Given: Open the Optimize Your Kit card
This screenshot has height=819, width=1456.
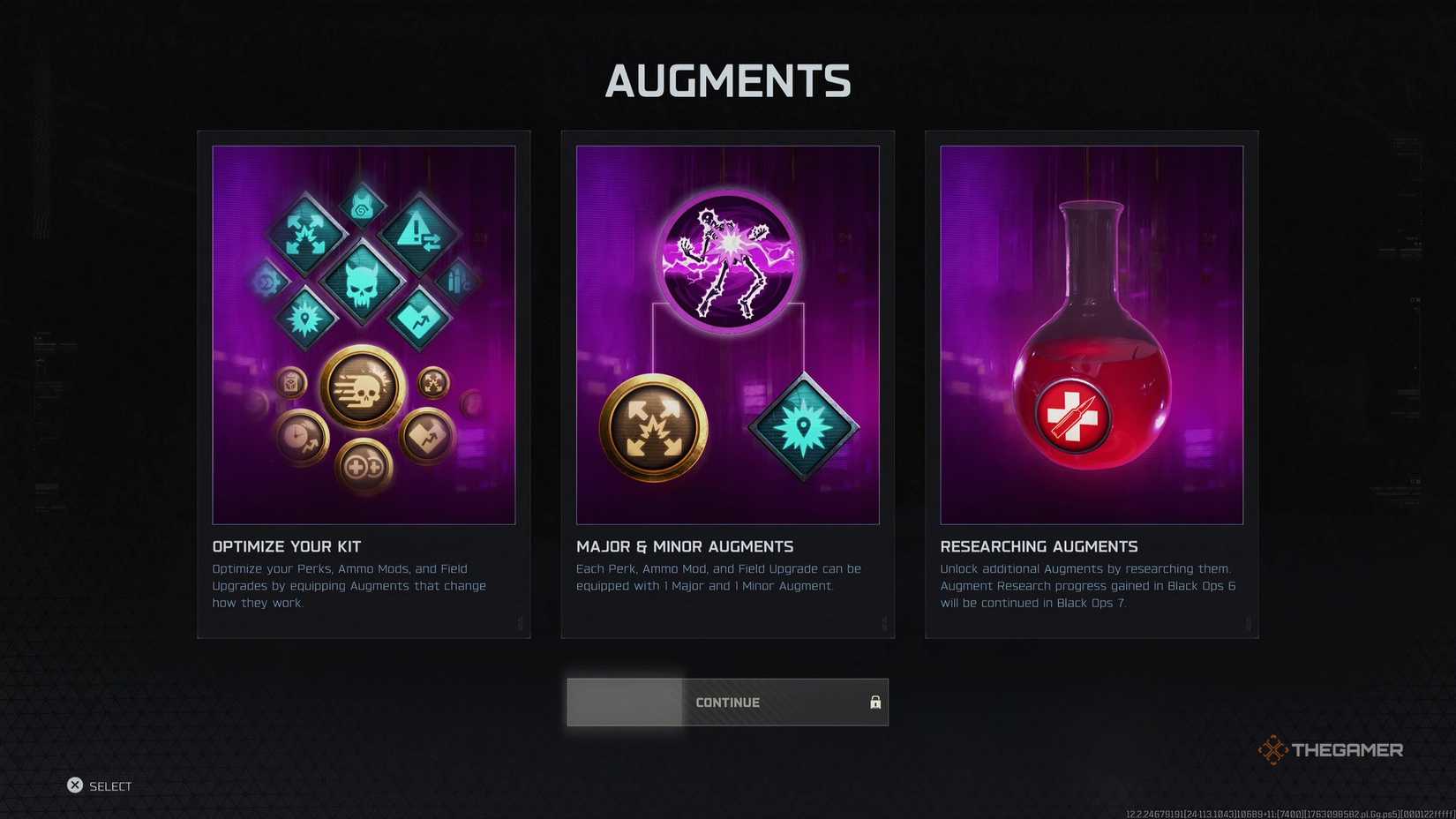Looking at the screenshot, I should pyautogui.click(x=364, y=384).
